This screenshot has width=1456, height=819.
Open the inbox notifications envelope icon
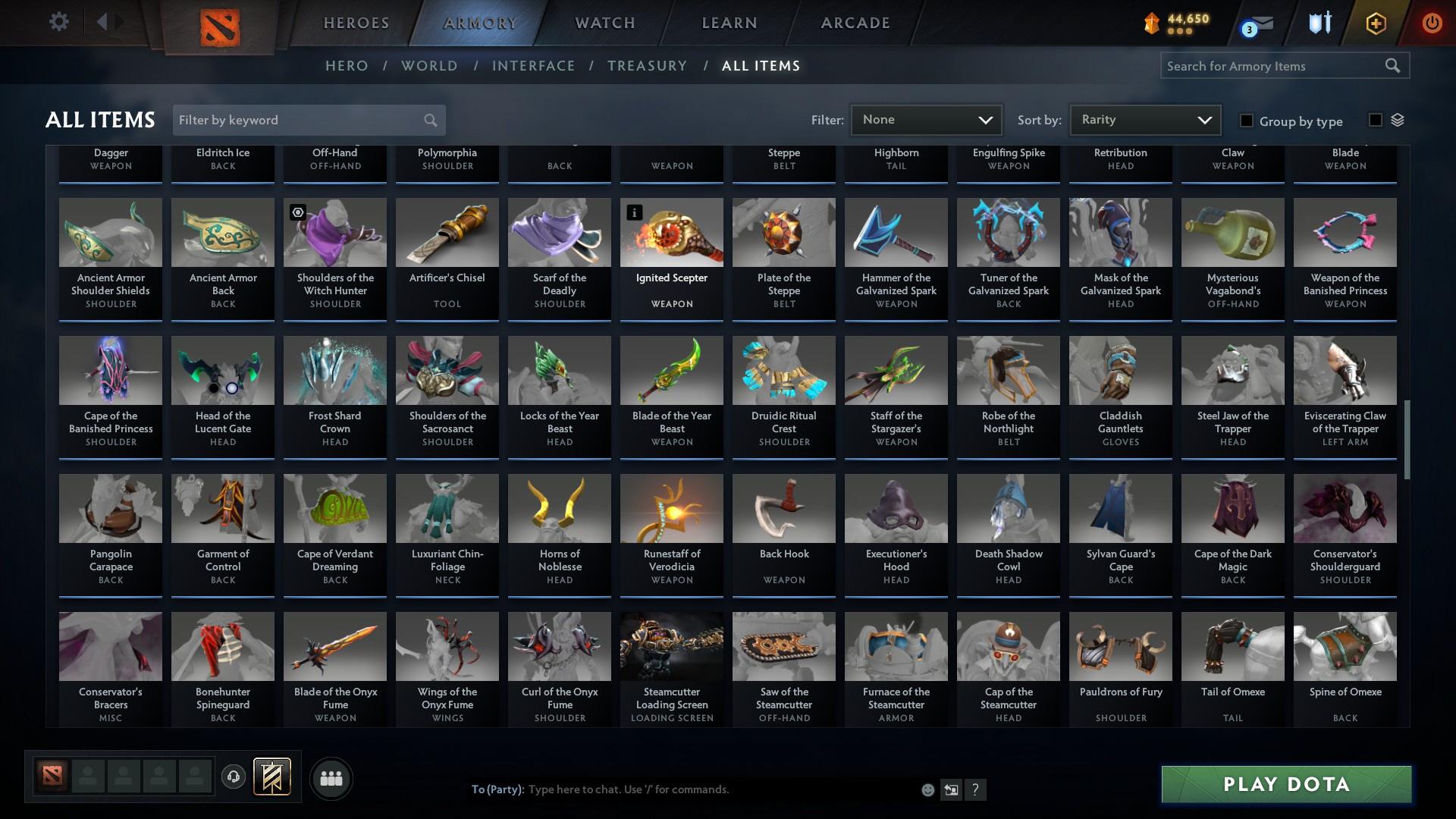[1259, 23]
